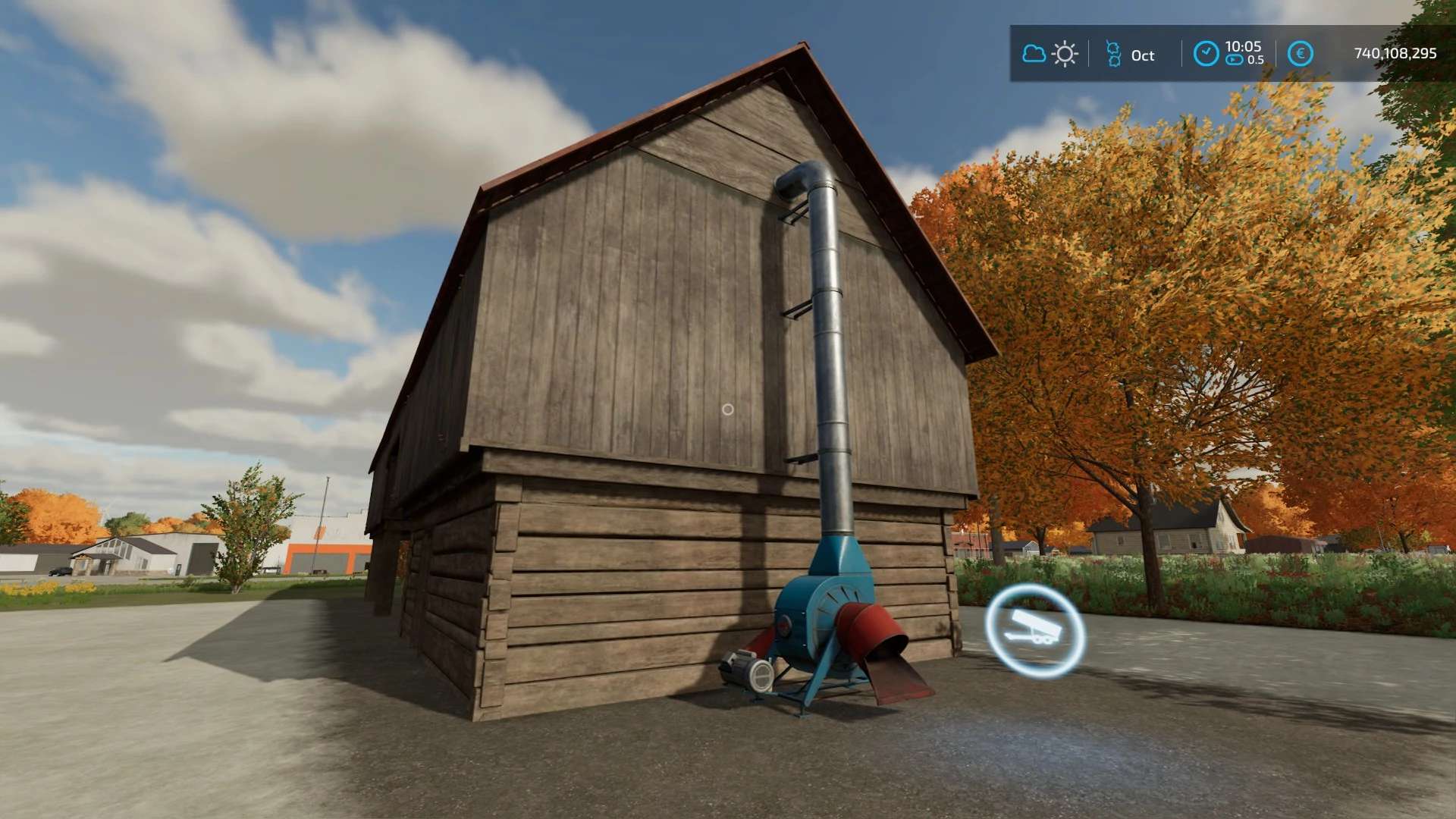Click the euro money icon
Image resolution: width=1456 pixels, height=819 pixels.
pos(1301,54)
